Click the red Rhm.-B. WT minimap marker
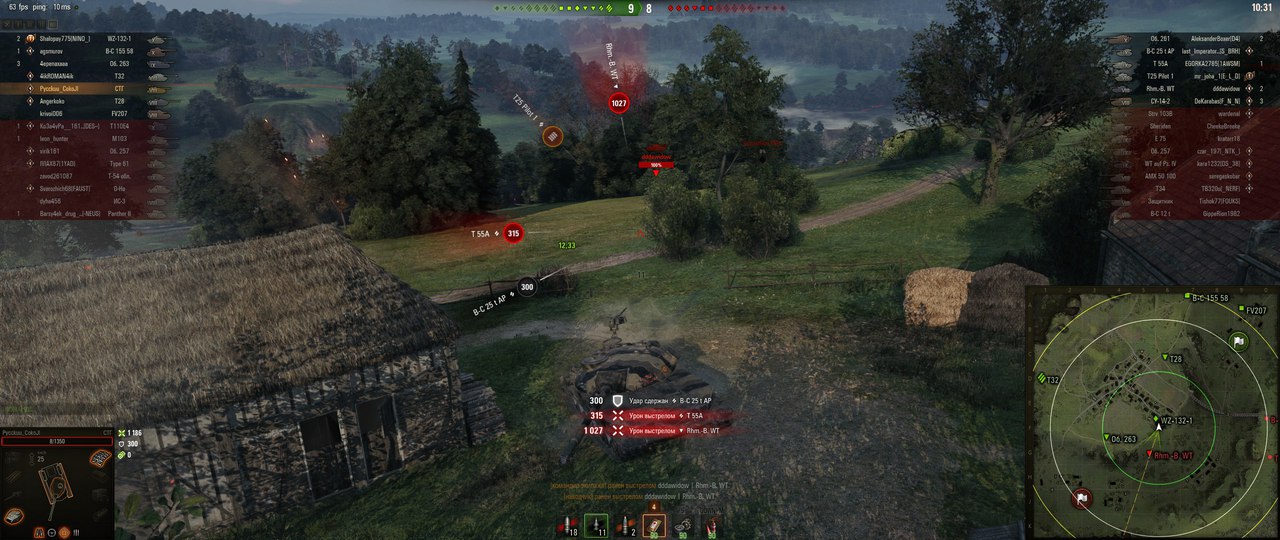 pos(1149,456)
